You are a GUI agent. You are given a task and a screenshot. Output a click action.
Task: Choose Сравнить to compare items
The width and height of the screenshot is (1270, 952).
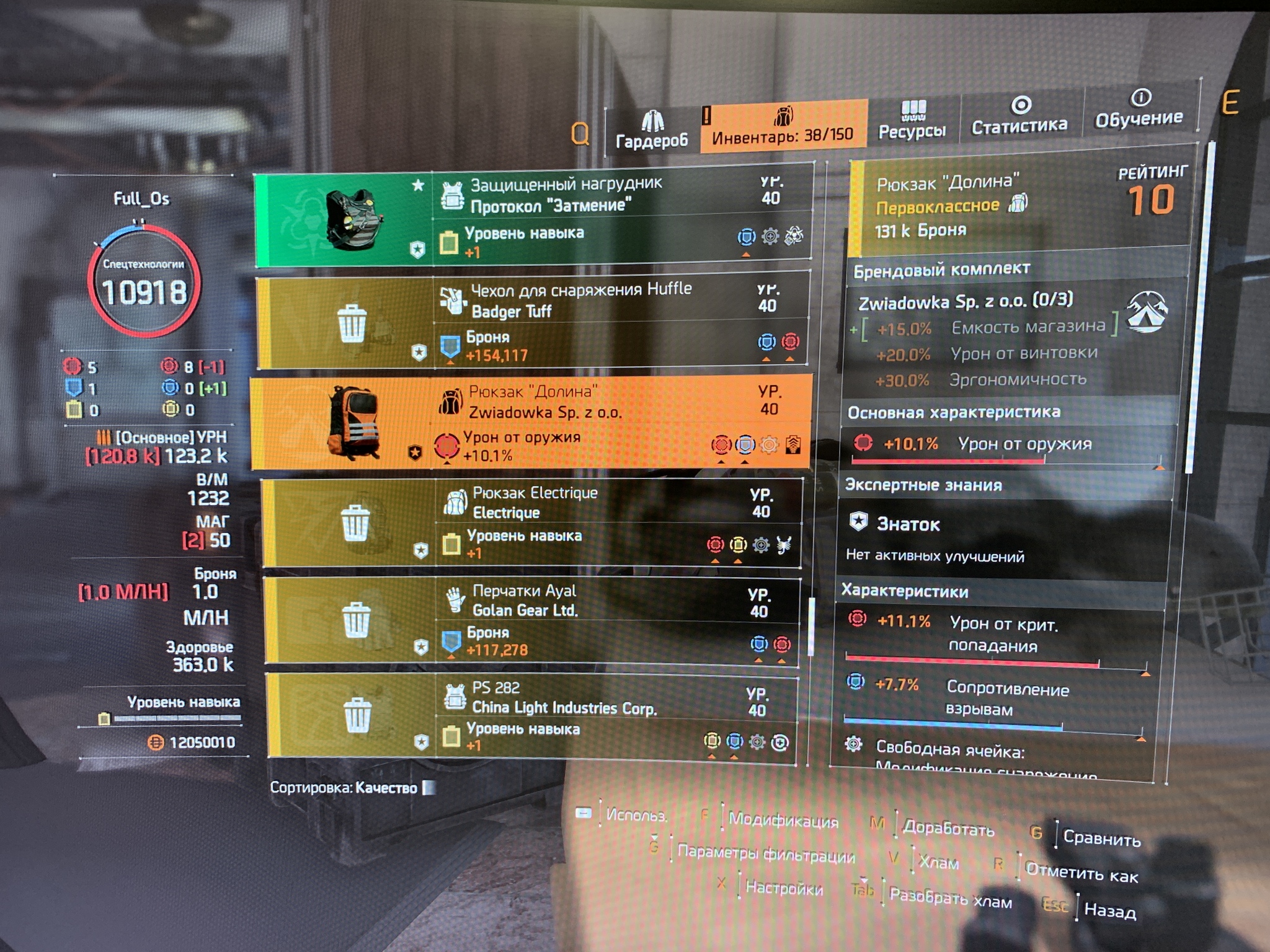point(1101,838)
